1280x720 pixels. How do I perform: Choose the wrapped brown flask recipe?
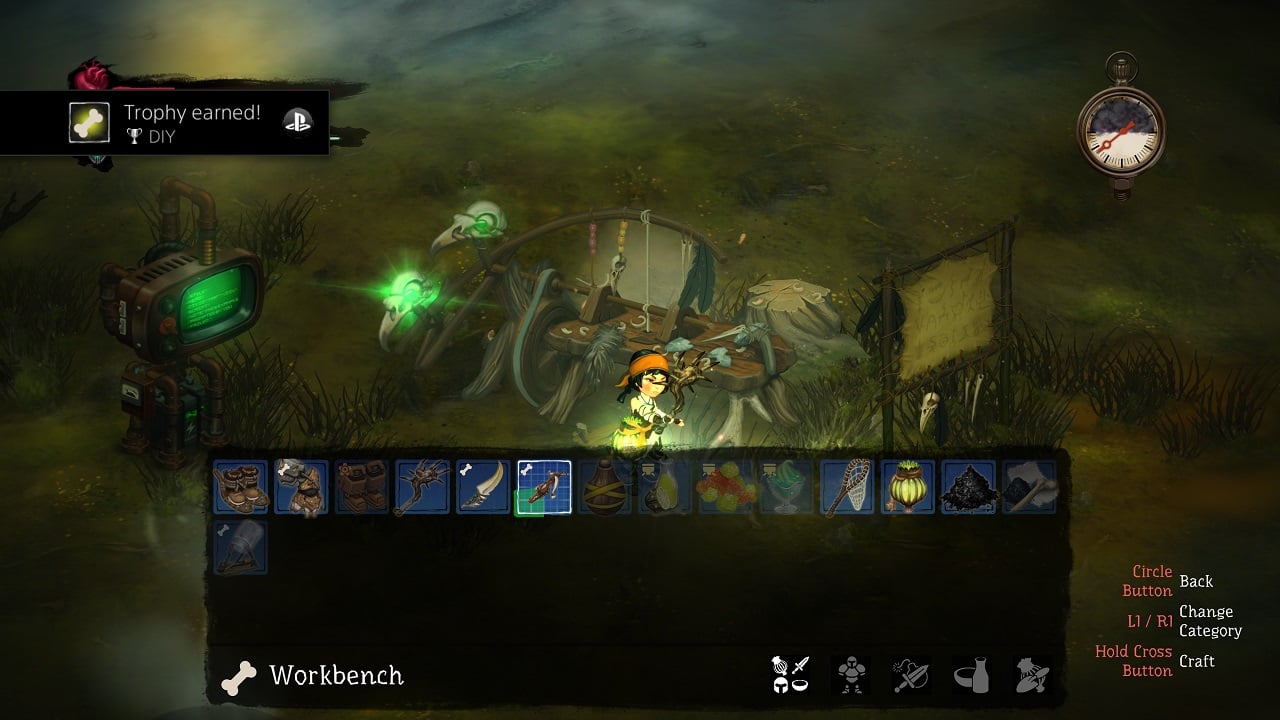tap(605, 487)
